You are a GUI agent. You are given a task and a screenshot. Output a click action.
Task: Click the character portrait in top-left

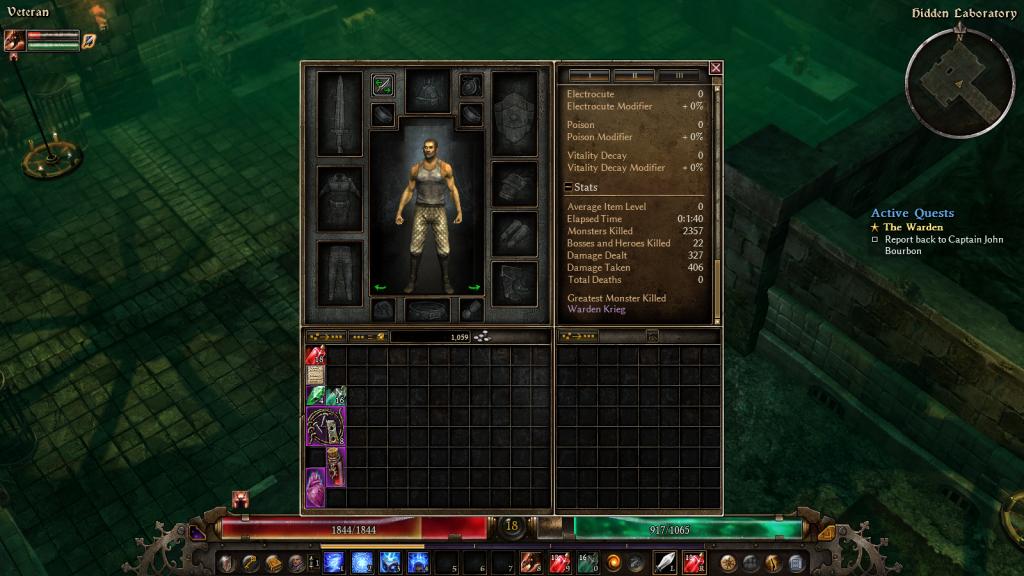pyautogui.click(x=15, y=41)
